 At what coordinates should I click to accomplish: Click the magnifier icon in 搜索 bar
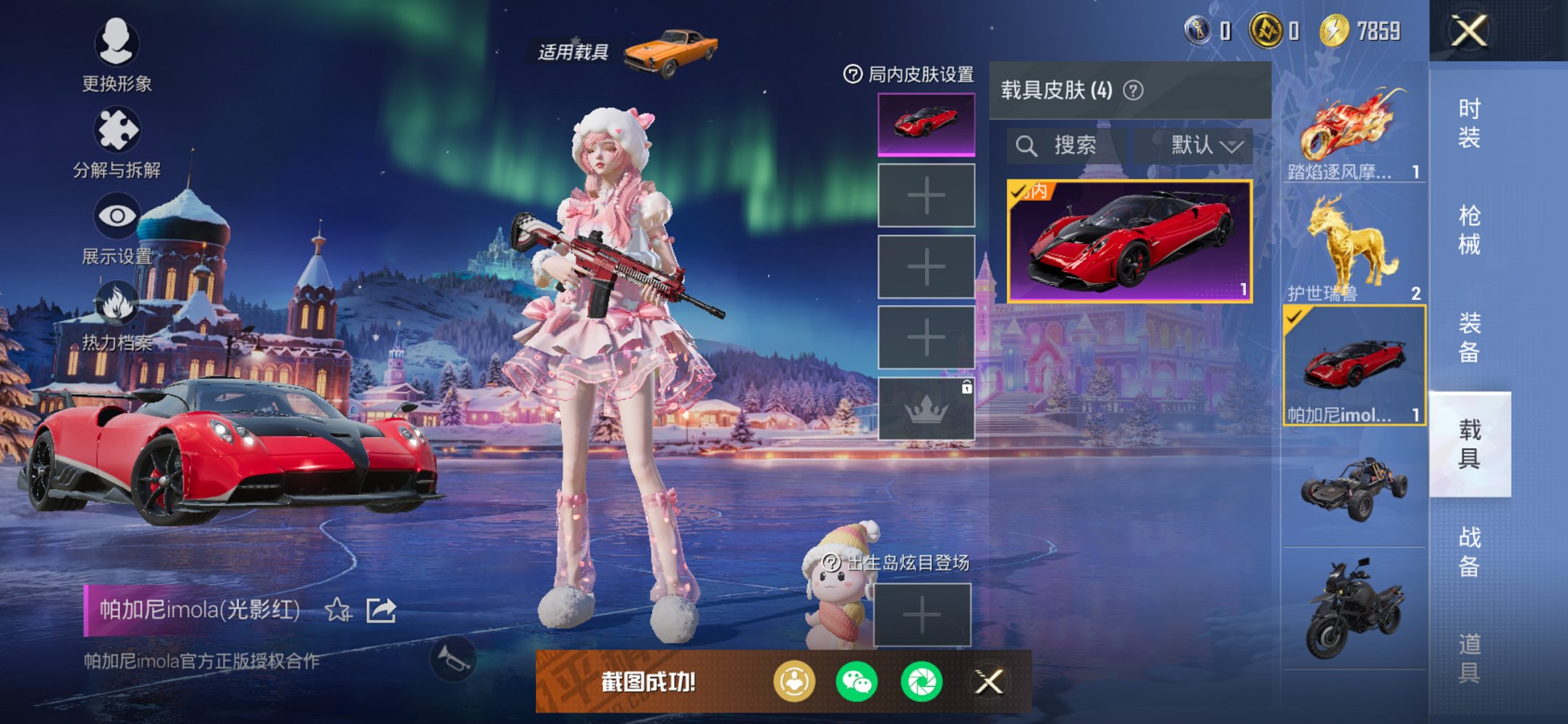pos(1029,144)
